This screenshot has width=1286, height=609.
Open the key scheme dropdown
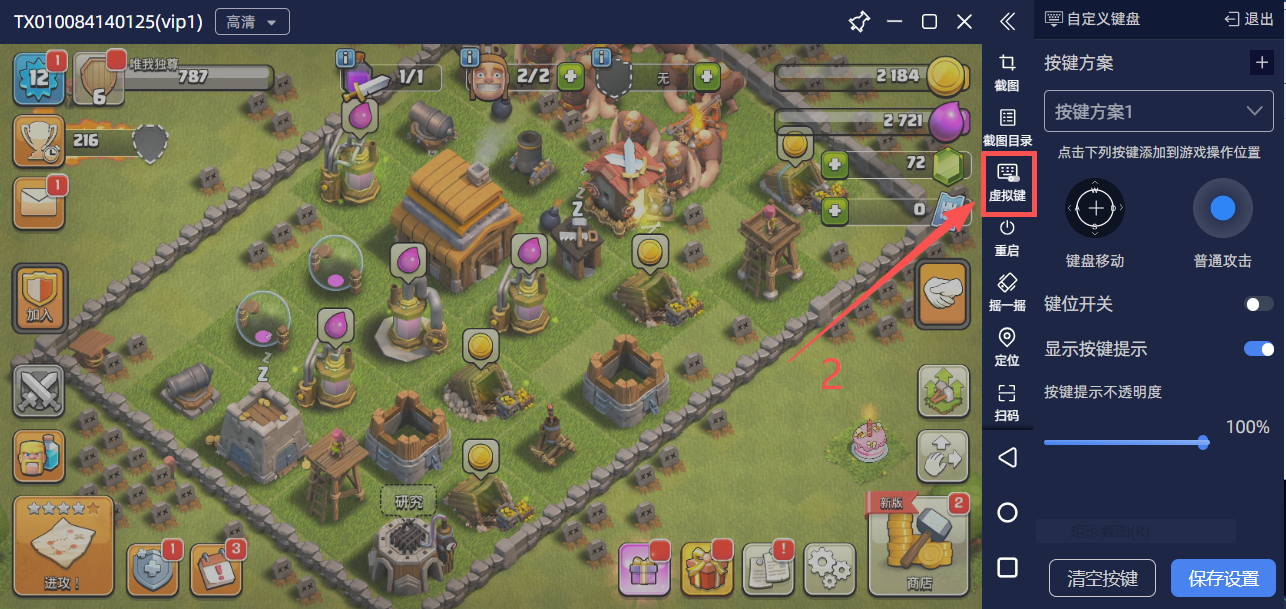(1157, 111)
